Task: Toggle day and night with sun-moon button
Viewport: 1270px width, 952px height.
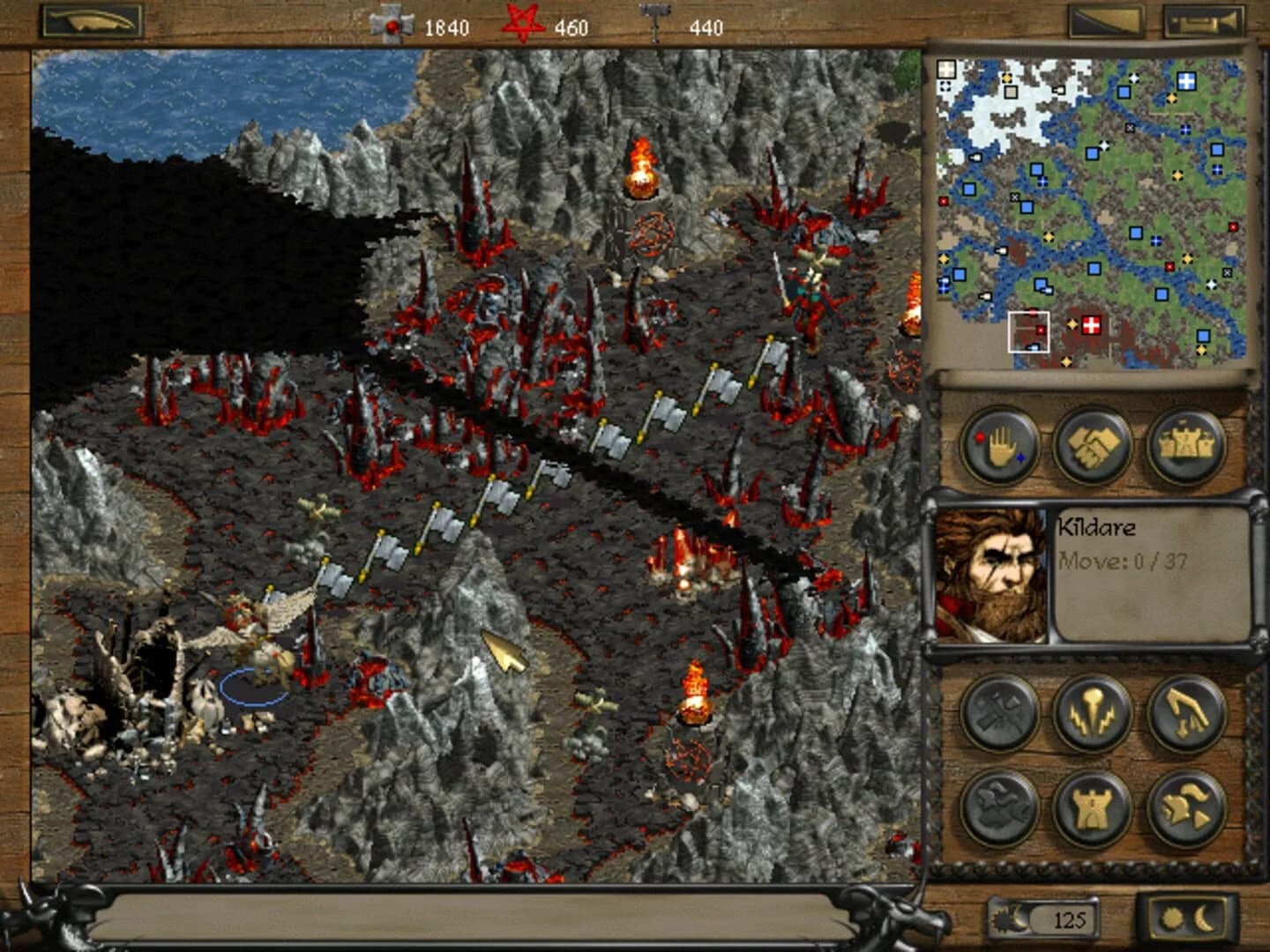Action: click(1186, 919)
